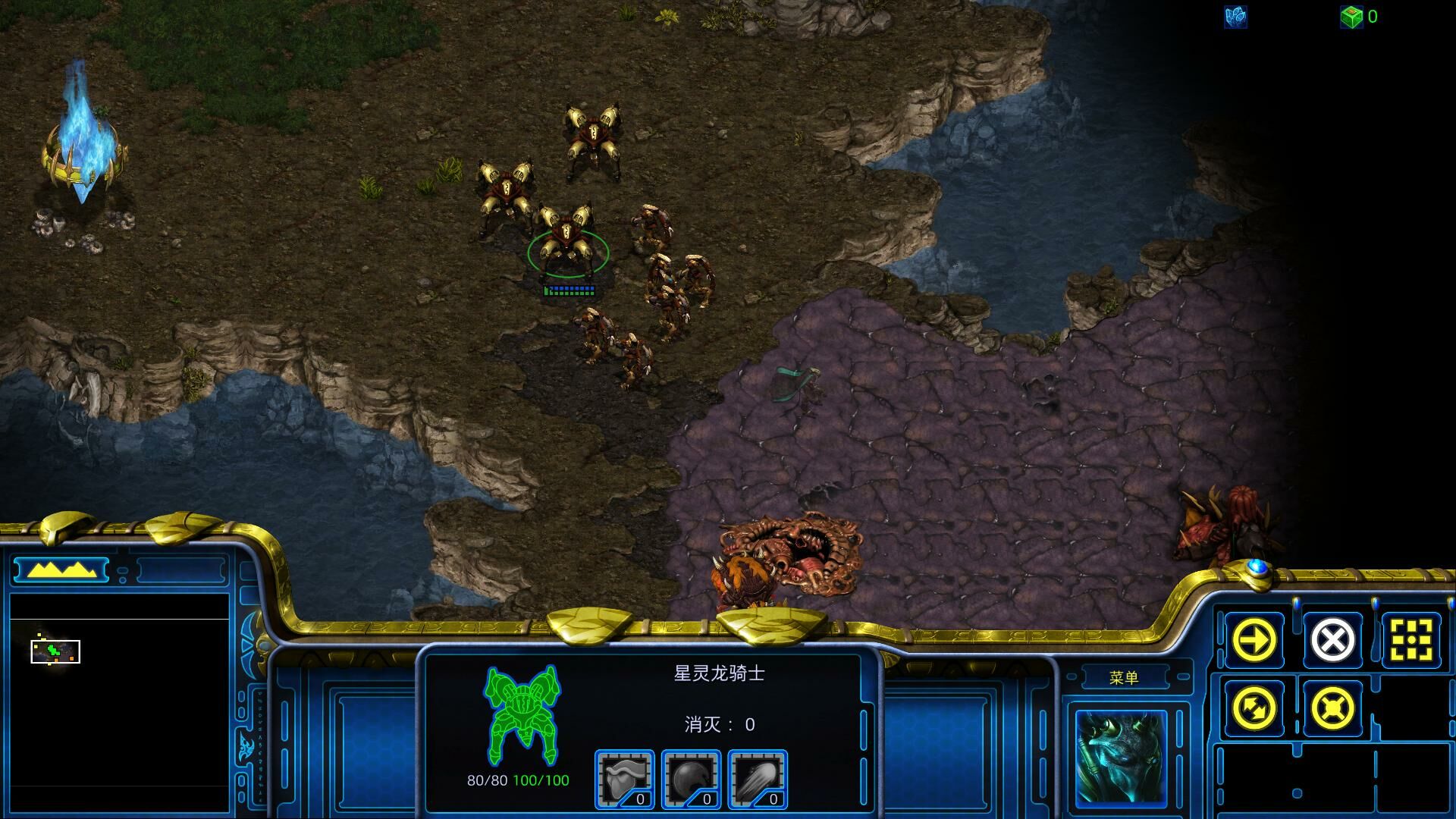The width and height of the screenshot is (1456, 819).
Task: Select the Patrol command icon
Action: point(1254,708)
